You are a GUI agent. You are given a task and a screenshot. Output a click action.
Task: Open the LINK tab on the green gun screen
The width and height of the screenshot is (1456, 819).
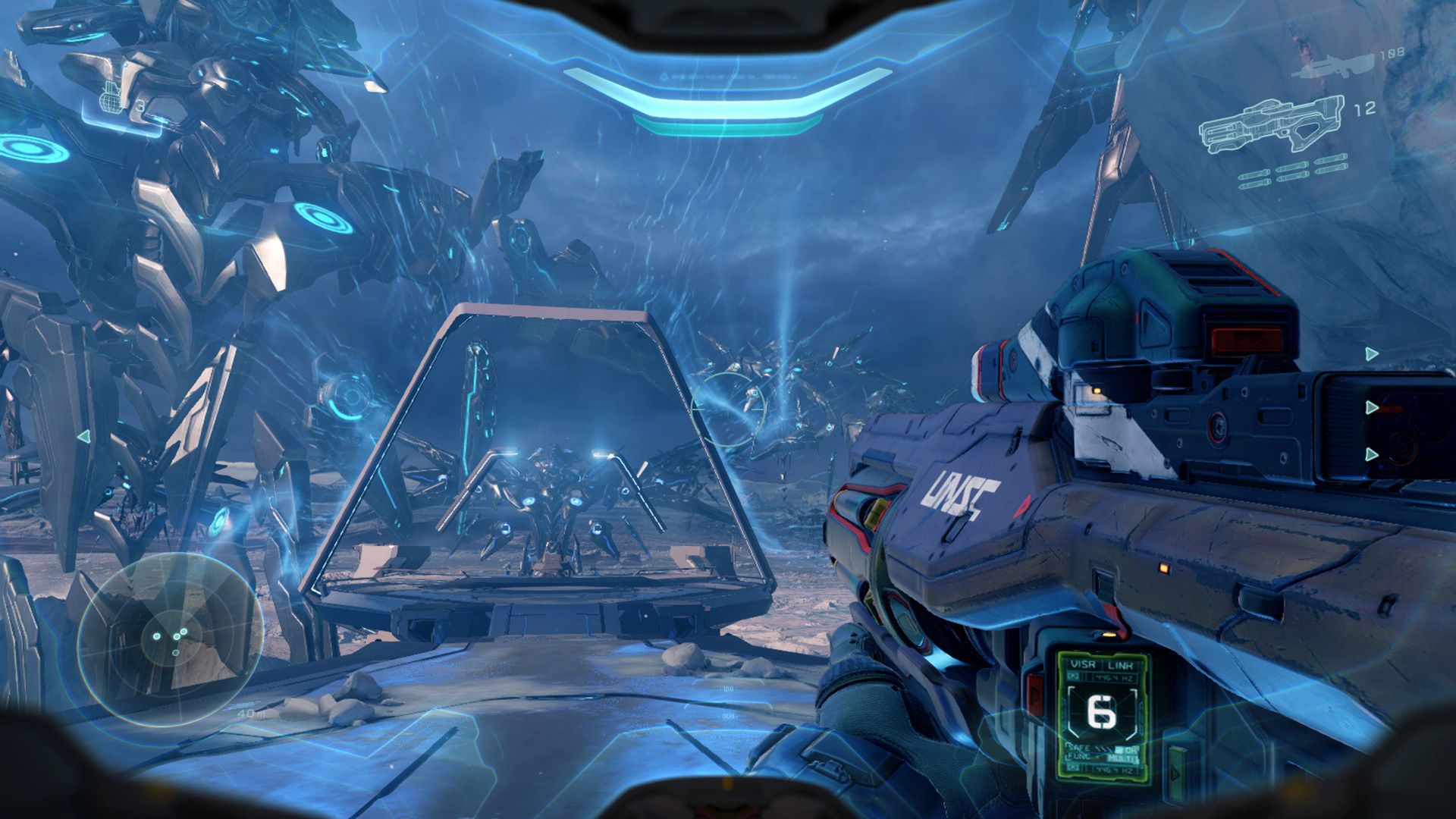point(1121,664)
